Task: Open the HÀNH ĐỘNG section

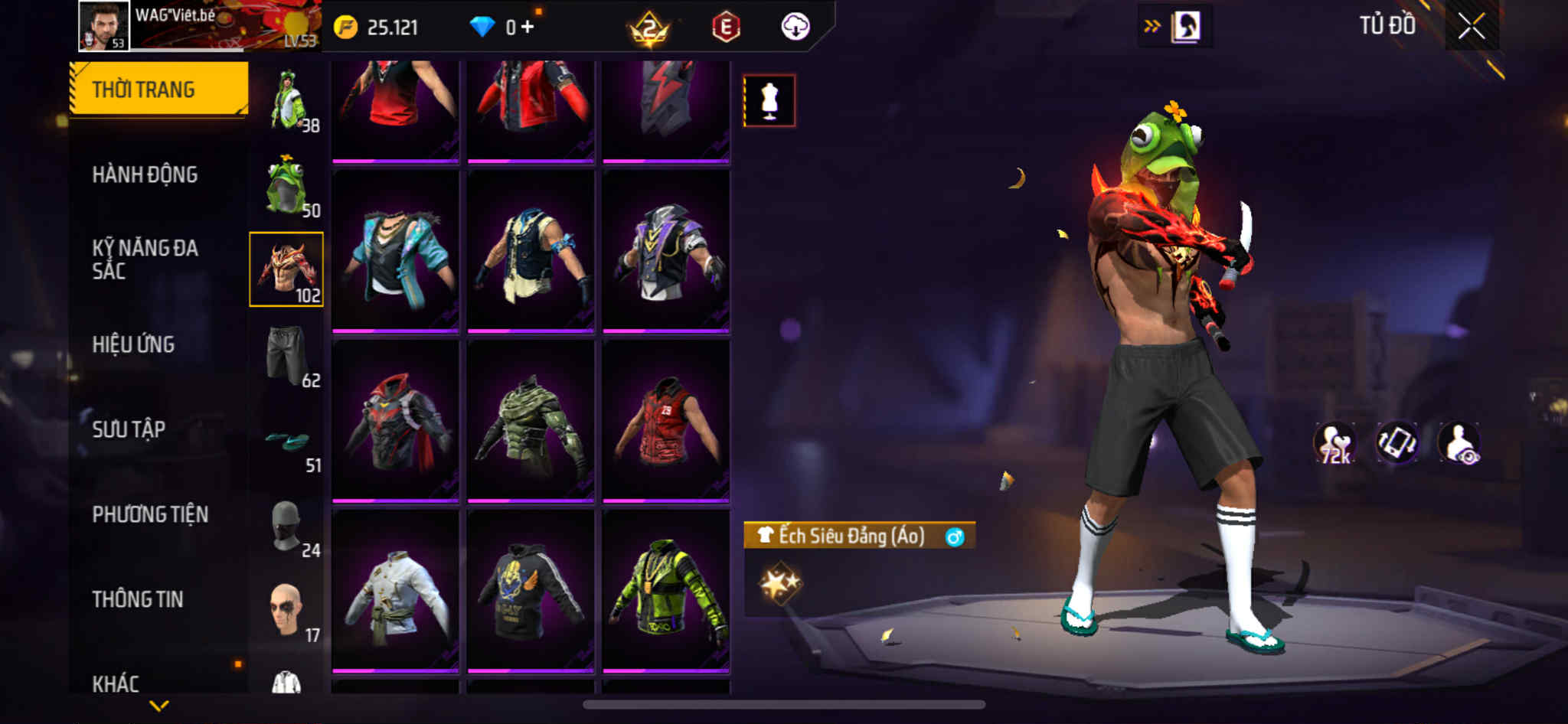Action: pos(145,174)
